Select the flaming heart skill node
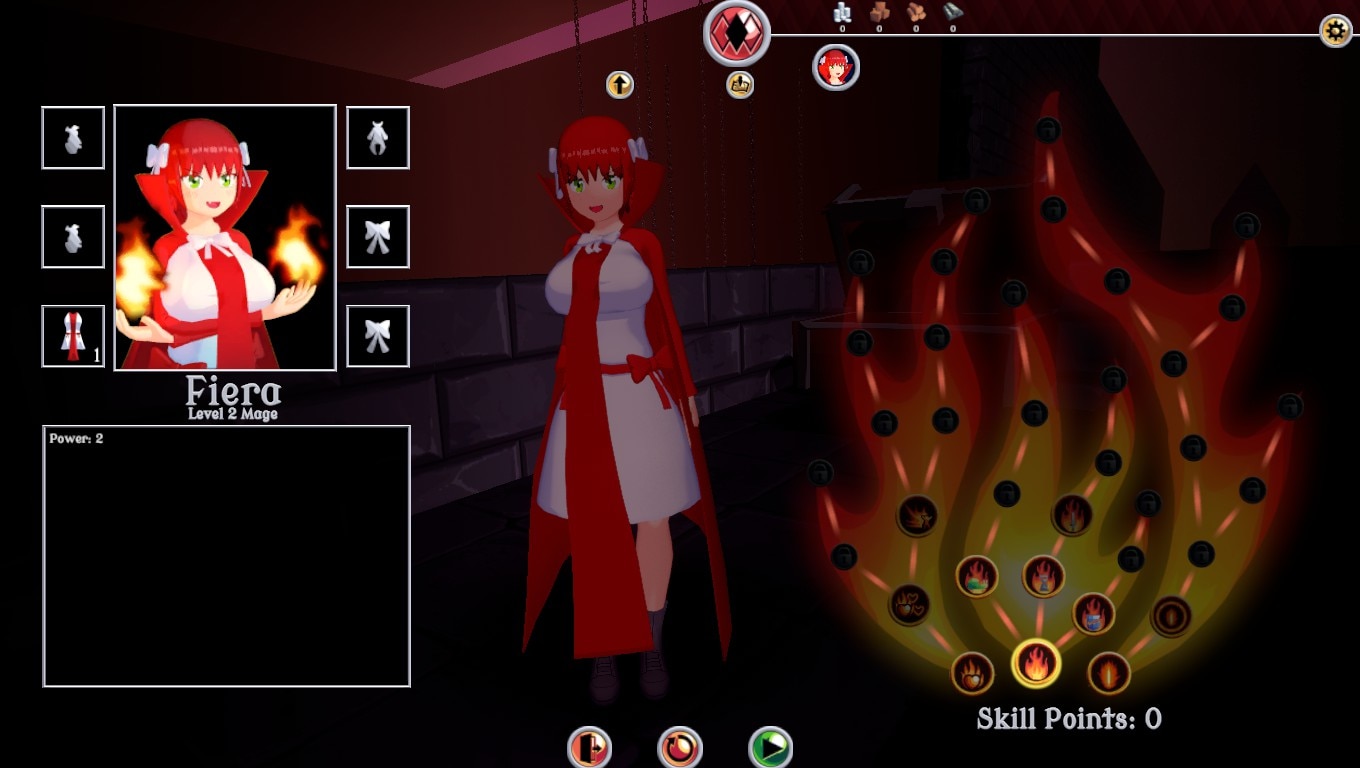The image size is (1360, 768). [972, 673]
